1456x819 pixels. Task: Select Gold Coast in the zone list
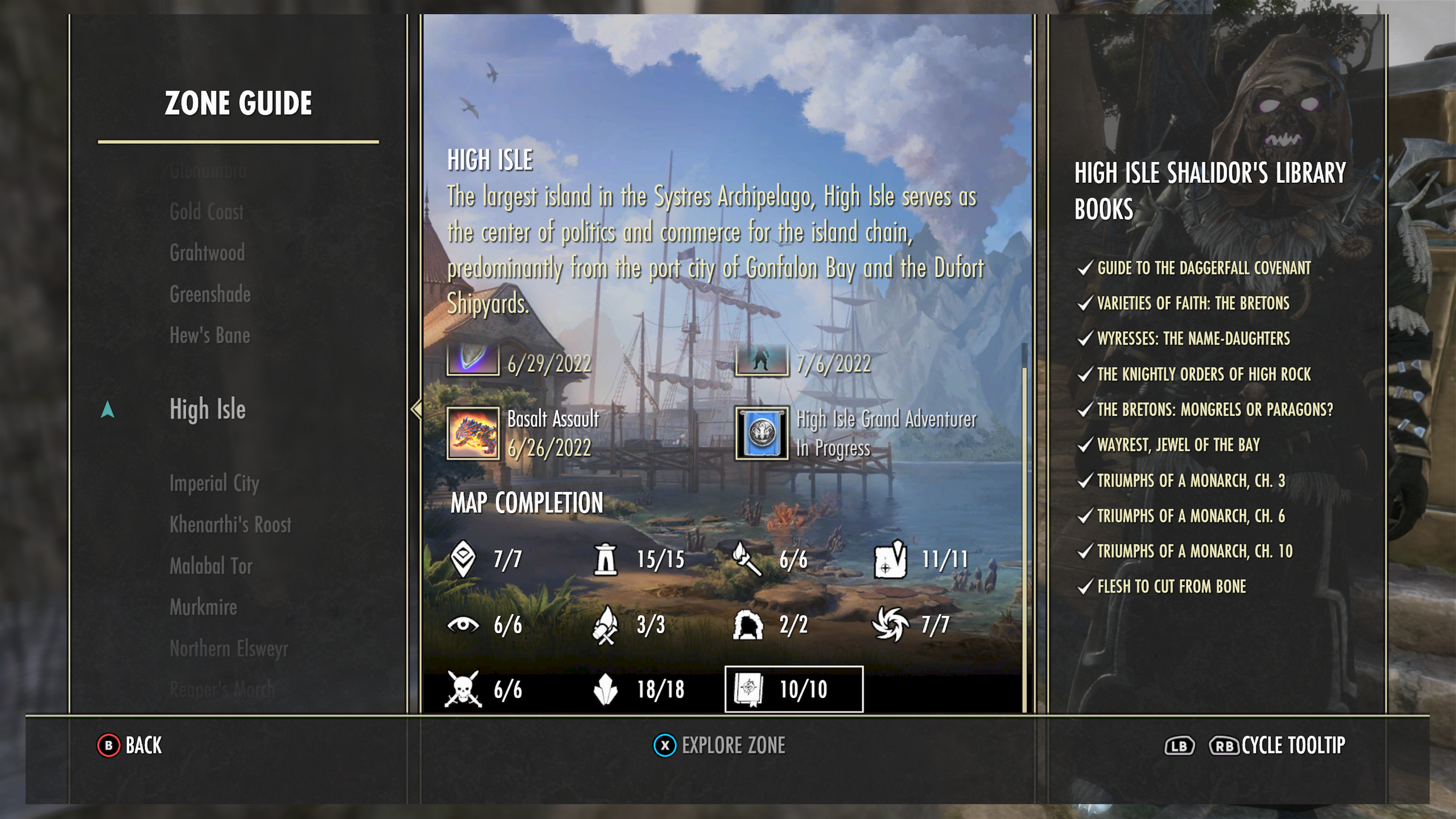pyautogui.click(x=206, y=212)
